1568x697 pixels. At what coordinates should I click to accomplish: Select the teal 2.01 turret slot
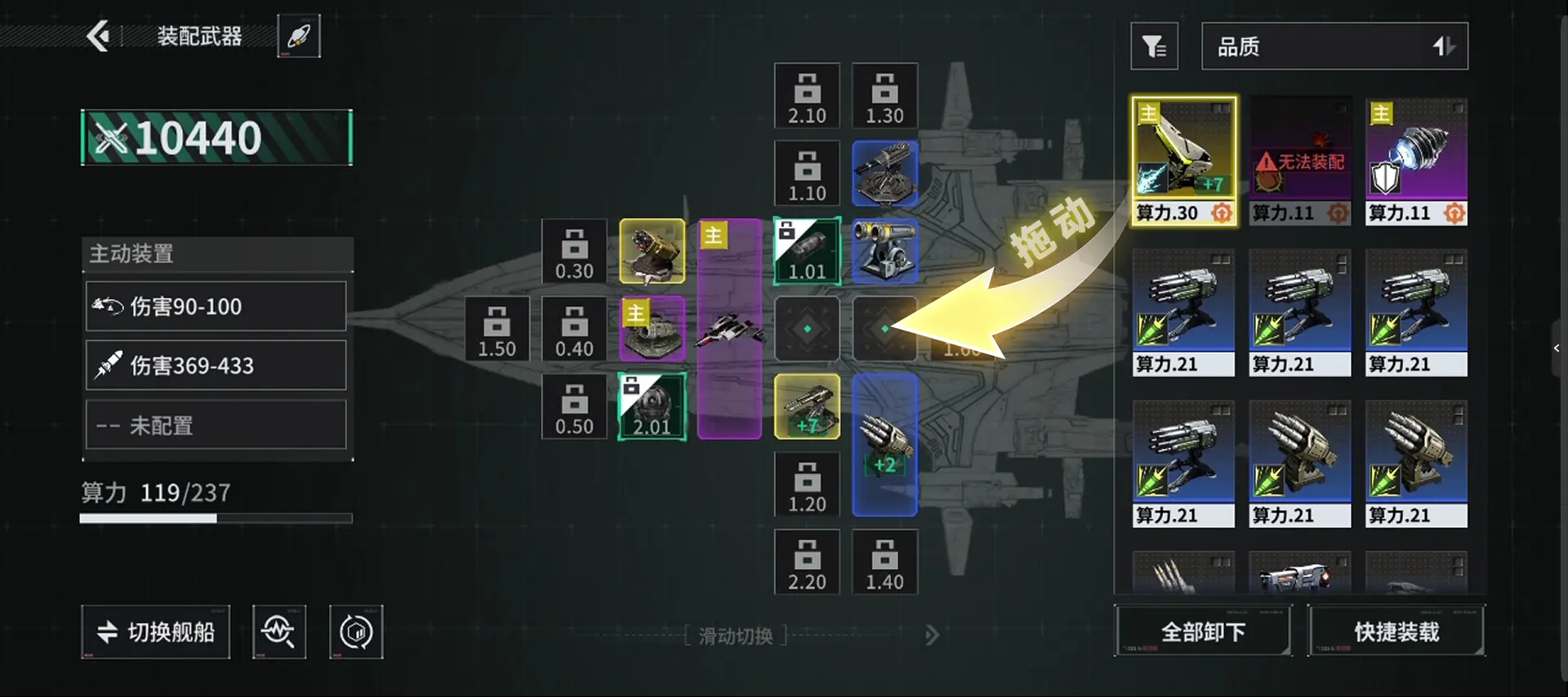tap(652, 406)
